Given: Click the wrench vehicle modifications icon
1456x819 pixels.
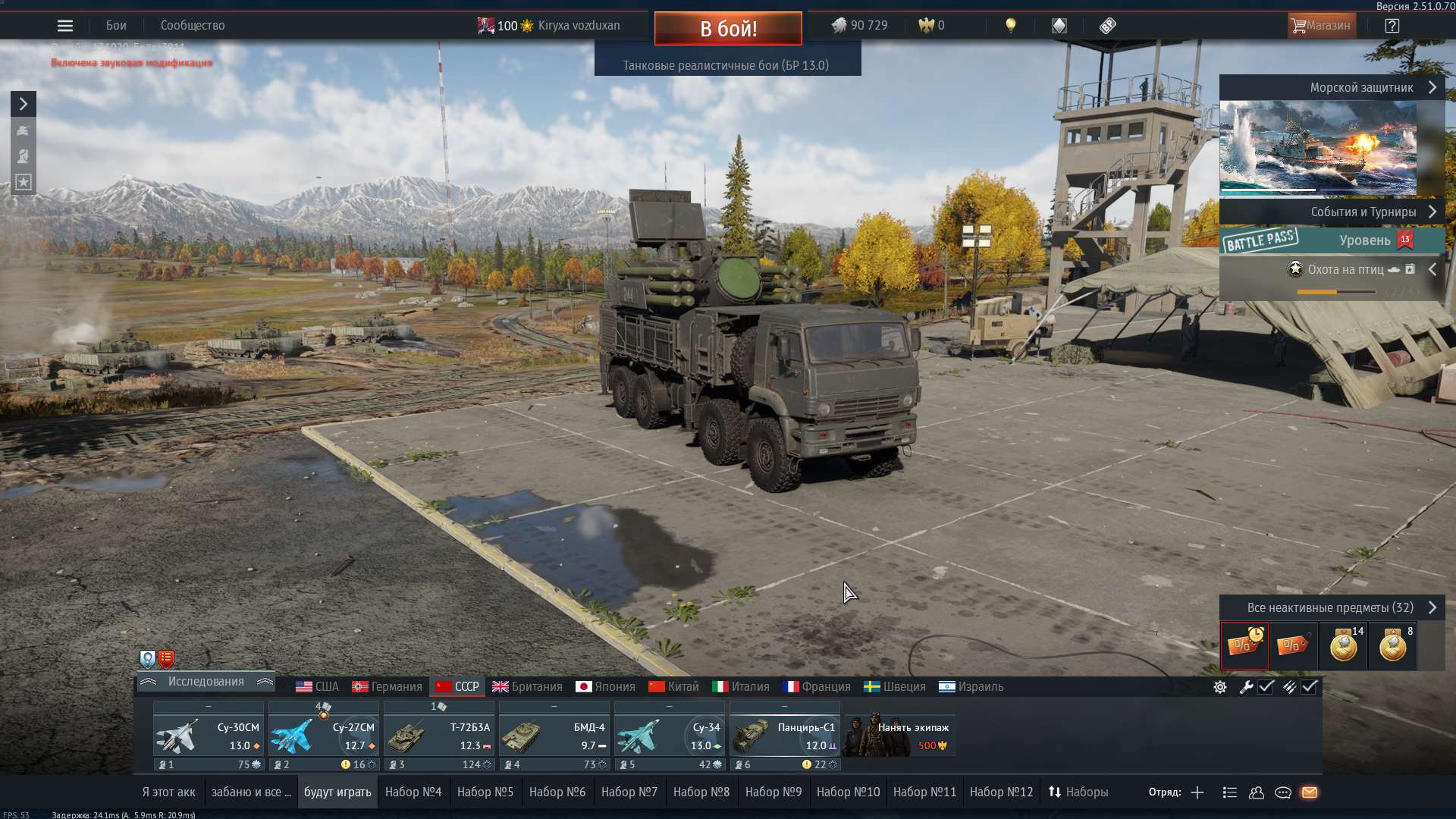Looking at the screenshot, I should pyautogui.click(x=1247, y=687).
